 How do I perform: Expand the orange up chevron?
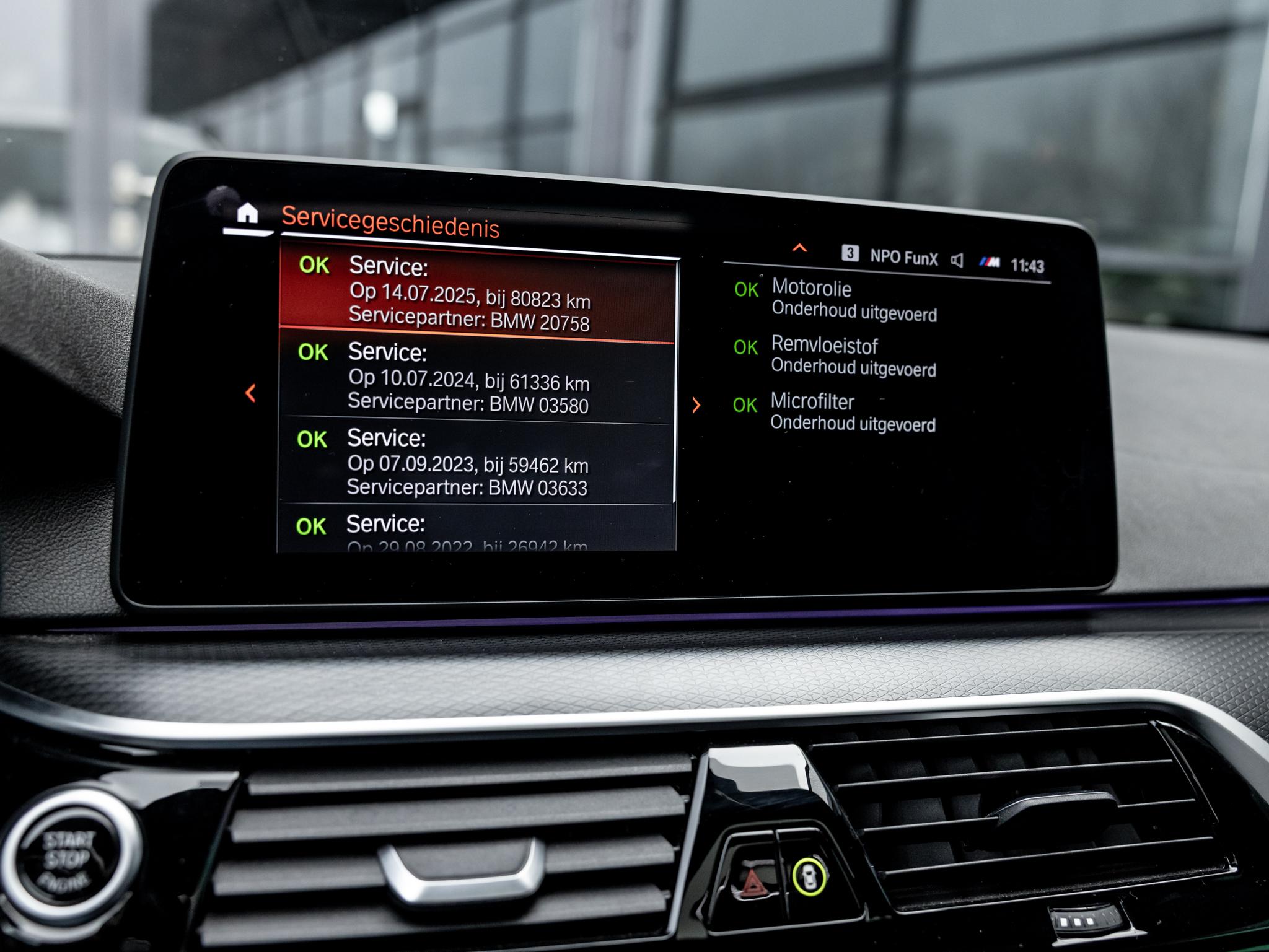tap(799, 248)
